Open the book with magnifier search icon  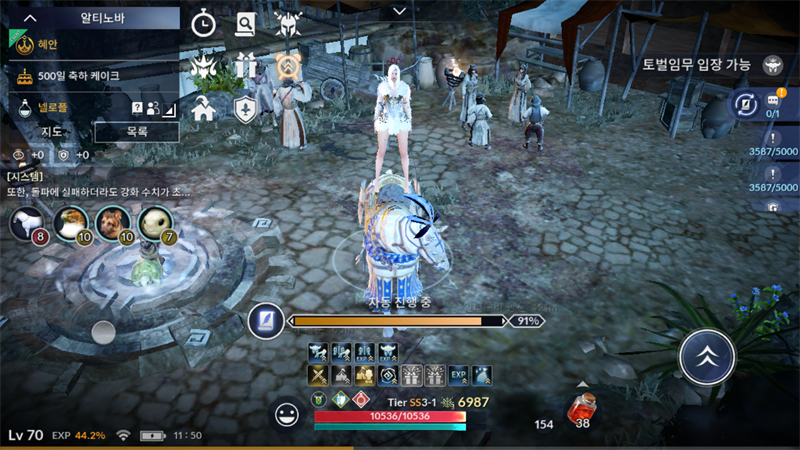tap(246, 23)
